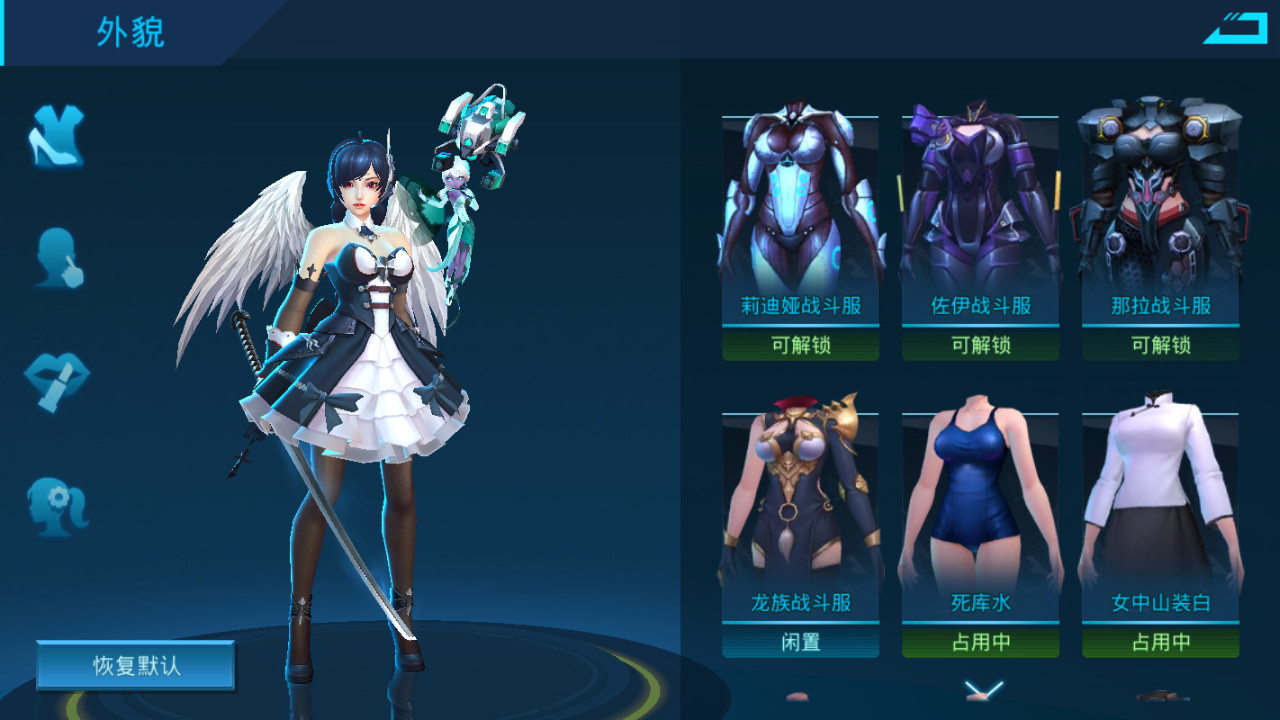This screenshot has width=1280, height=720.
Task: Click 占用中 status under 死库水
Action: click(981, 642)
